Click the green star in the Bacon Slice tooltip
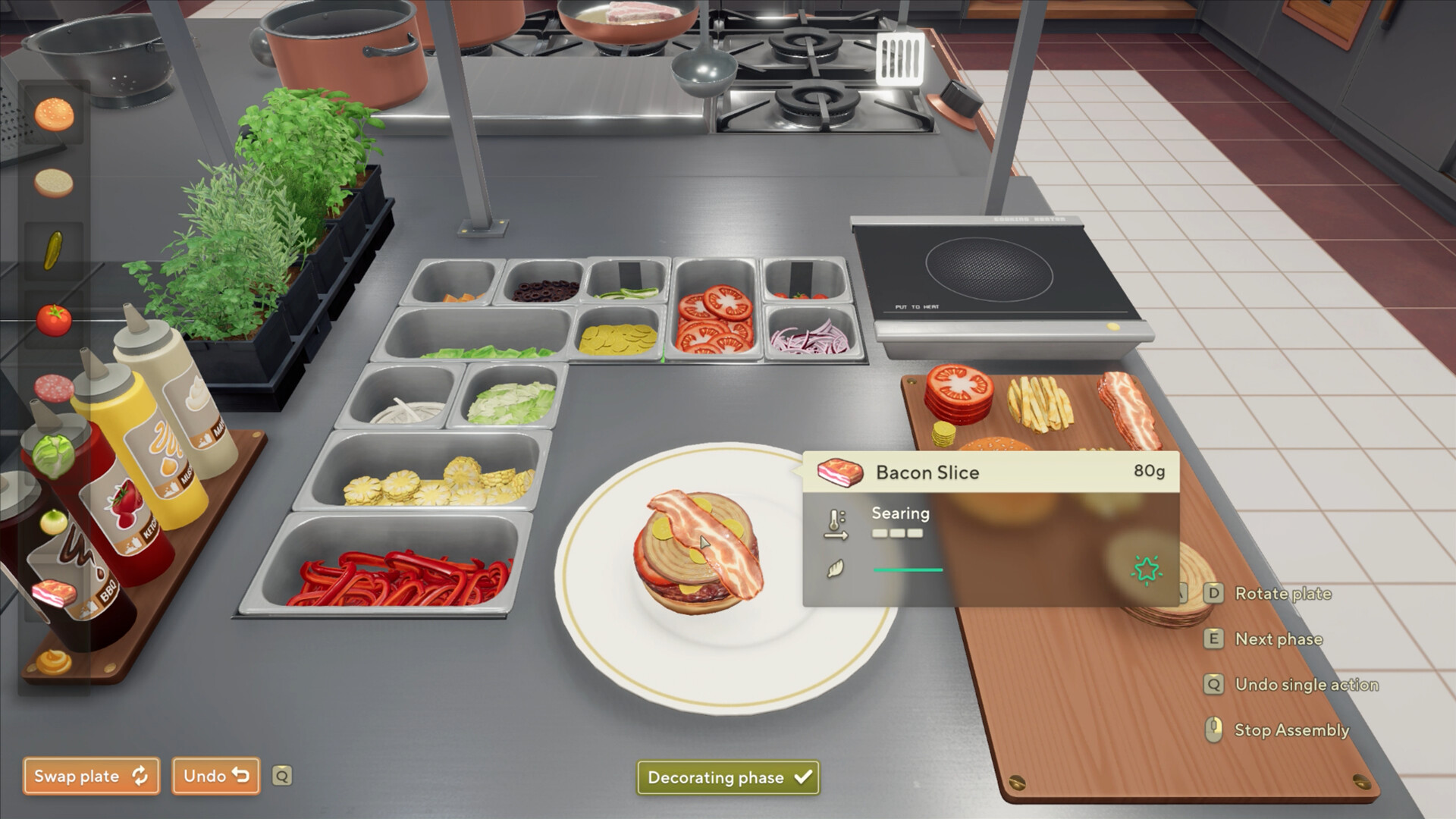The image size is (1456, 819). (1147, 567)
